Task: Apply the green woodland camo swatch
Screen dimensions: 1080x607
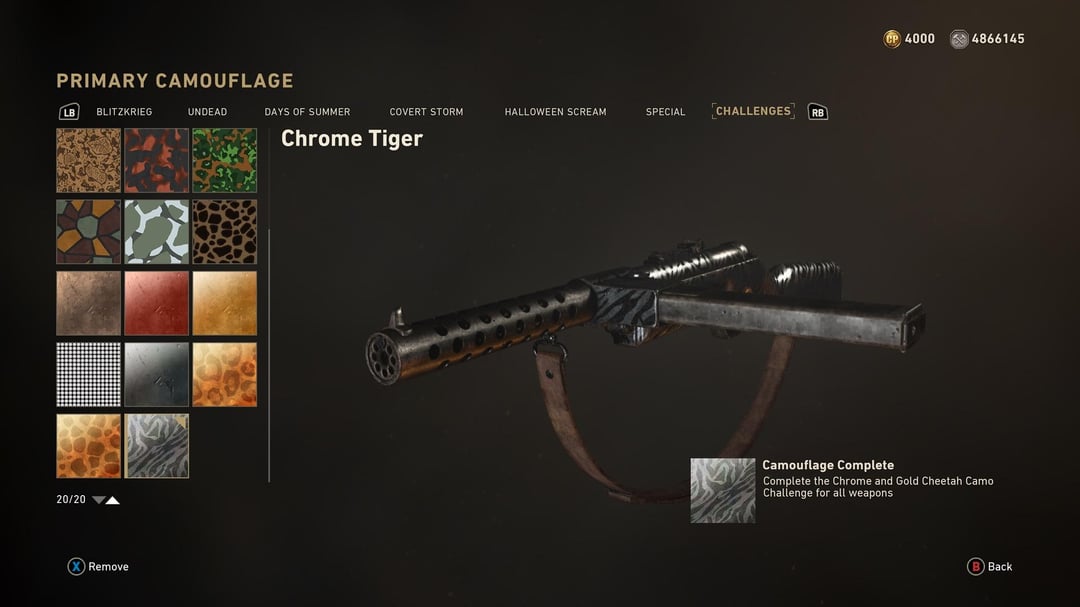Action: pyautogui.click(x=224, y=160)
